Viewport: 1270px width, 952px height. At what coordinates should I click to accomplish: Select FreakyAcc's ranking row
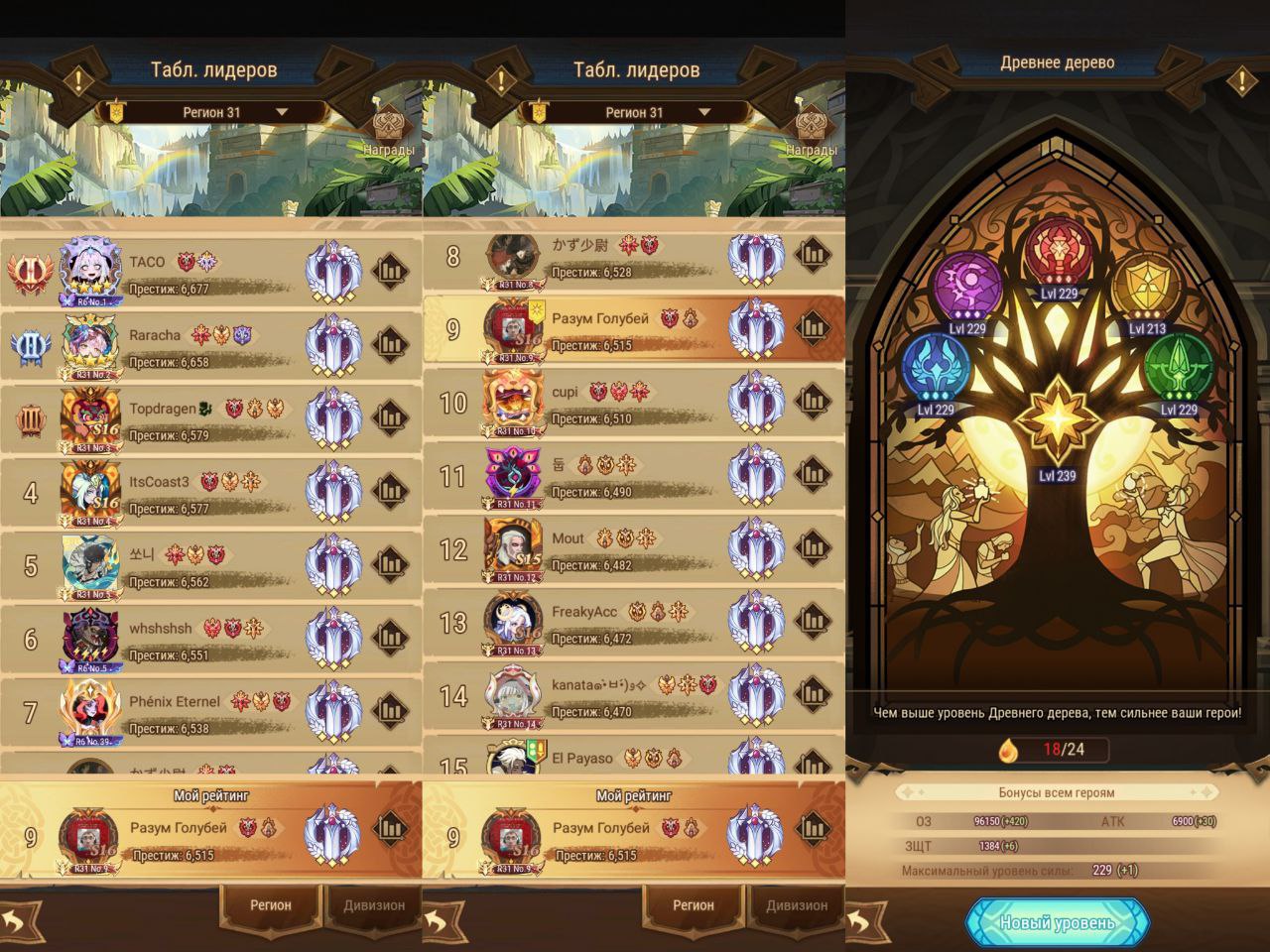[x=633, y=624]
